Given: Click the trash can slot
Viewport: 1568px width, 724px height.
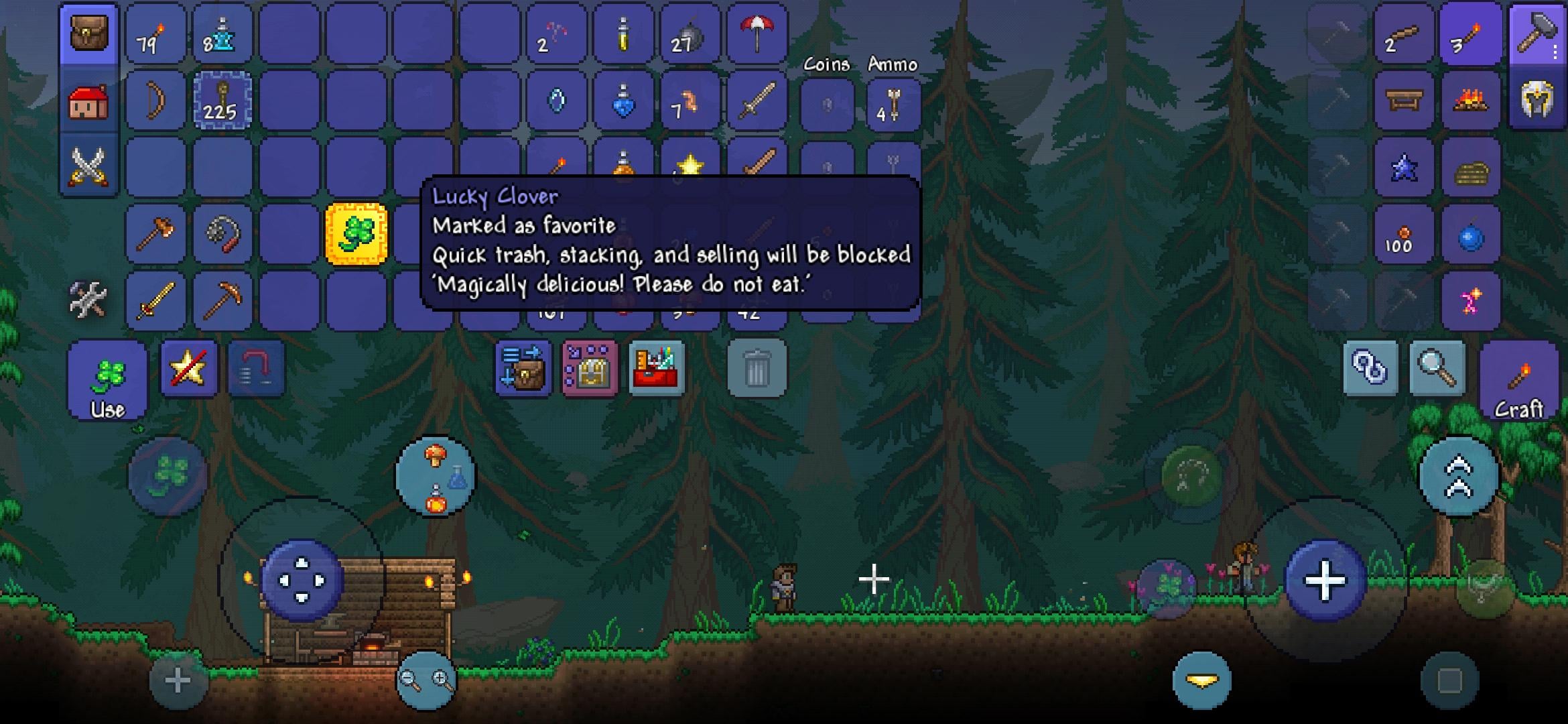Looking at the screenshot, I should [x=757, y=369].
